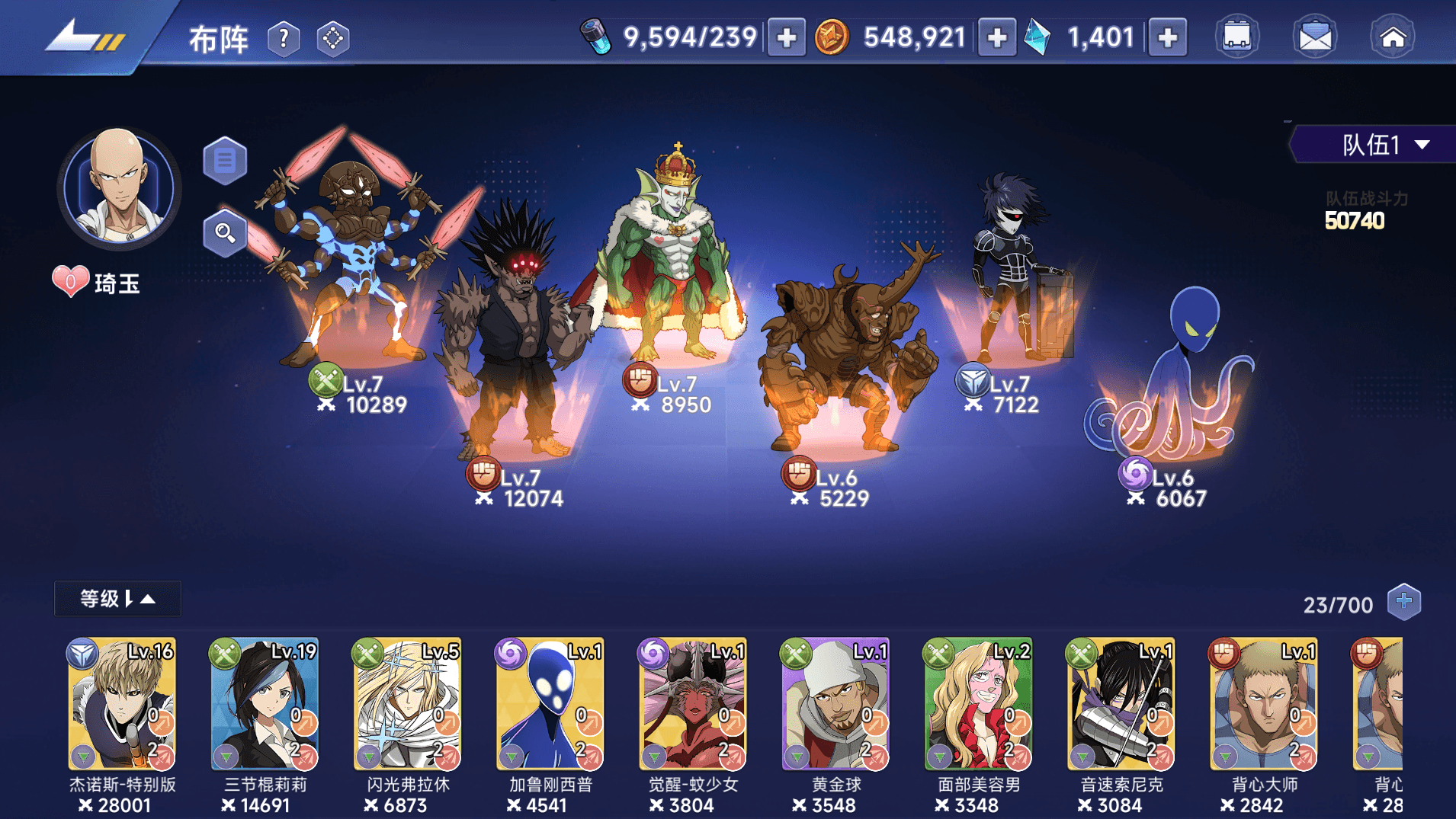Select the Saitama 琦玉 leader portrait
Image resolution: width=1456 pixels, height=819 pixels.
pos(118,187)
